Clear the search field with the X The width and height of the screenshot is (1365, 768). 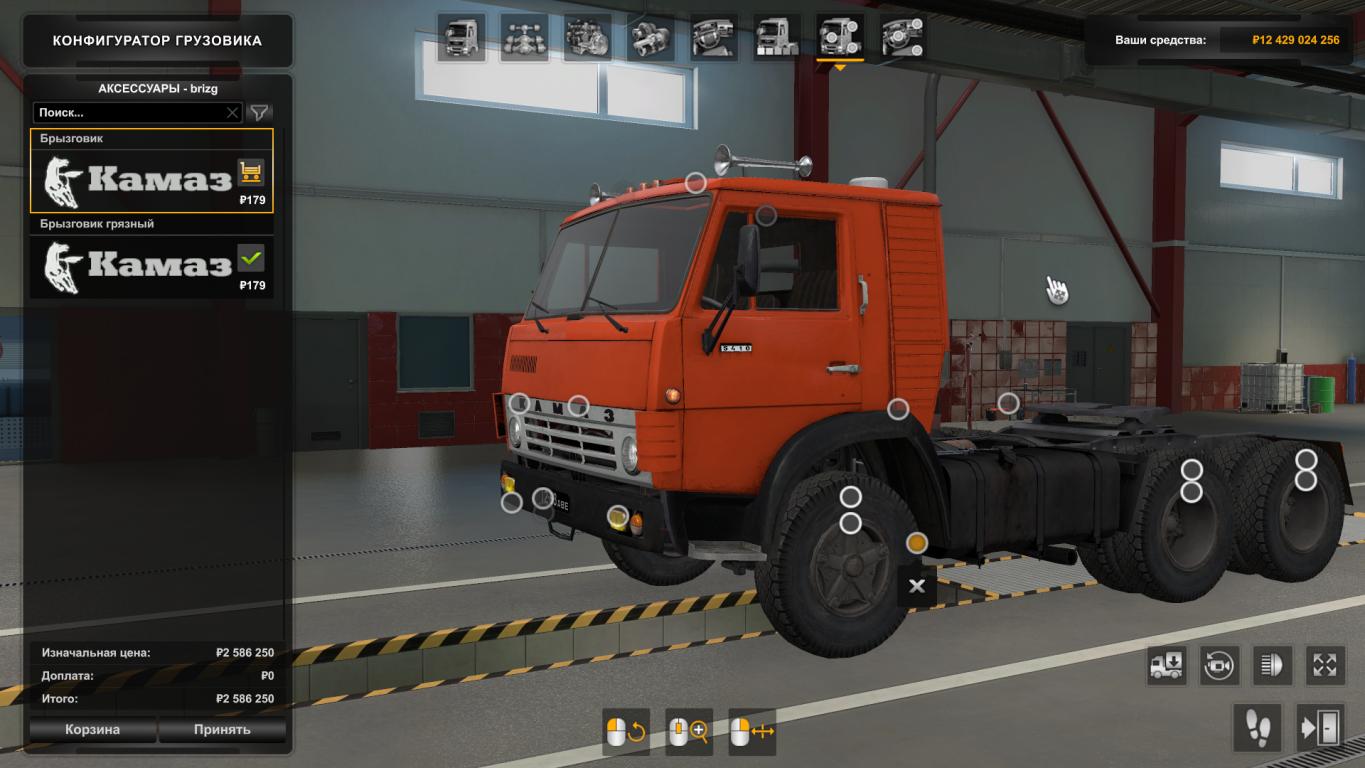[233, 113]
